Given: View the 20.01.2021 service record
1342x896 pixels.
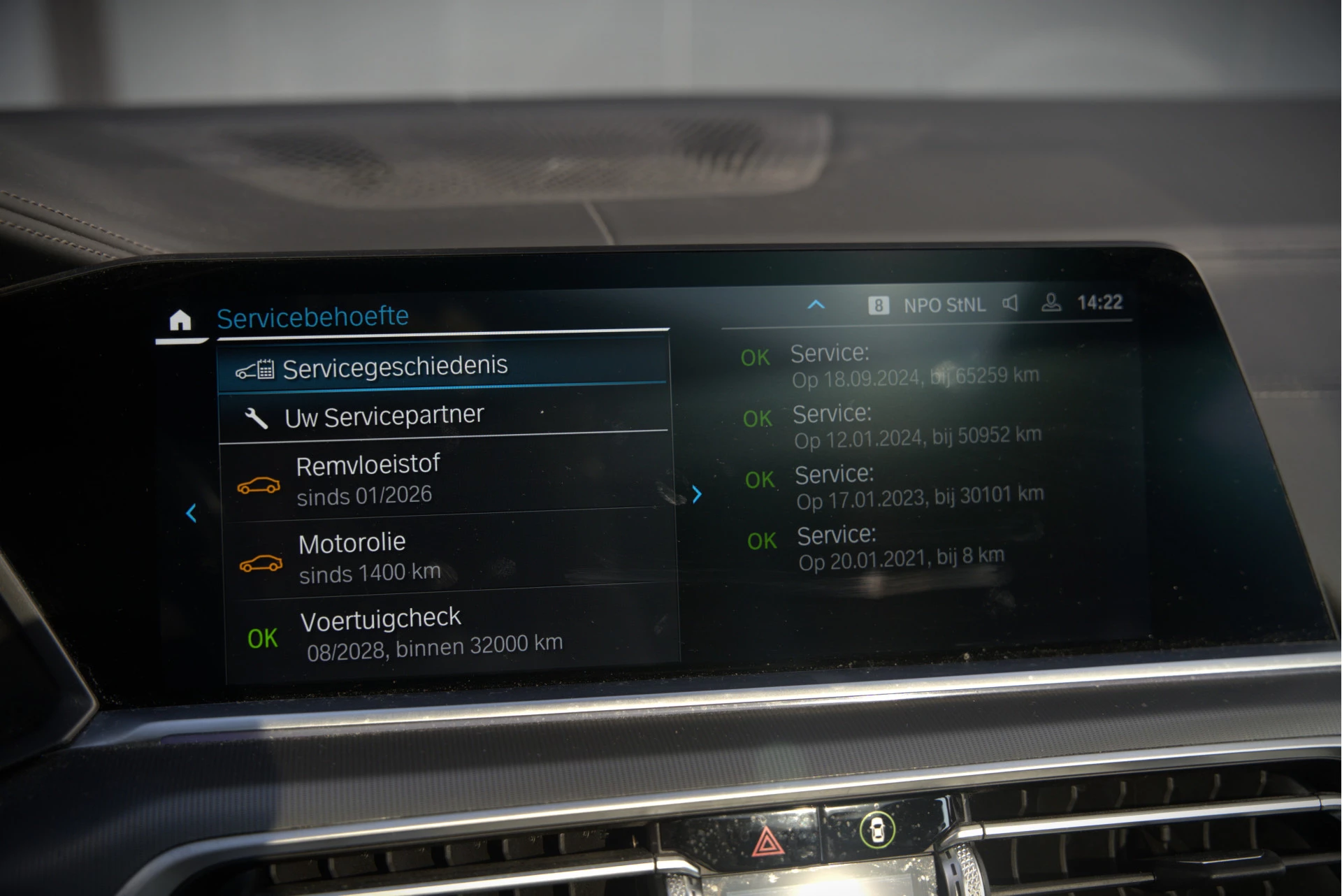Looking at the screenshot, I should coord(901,548).
